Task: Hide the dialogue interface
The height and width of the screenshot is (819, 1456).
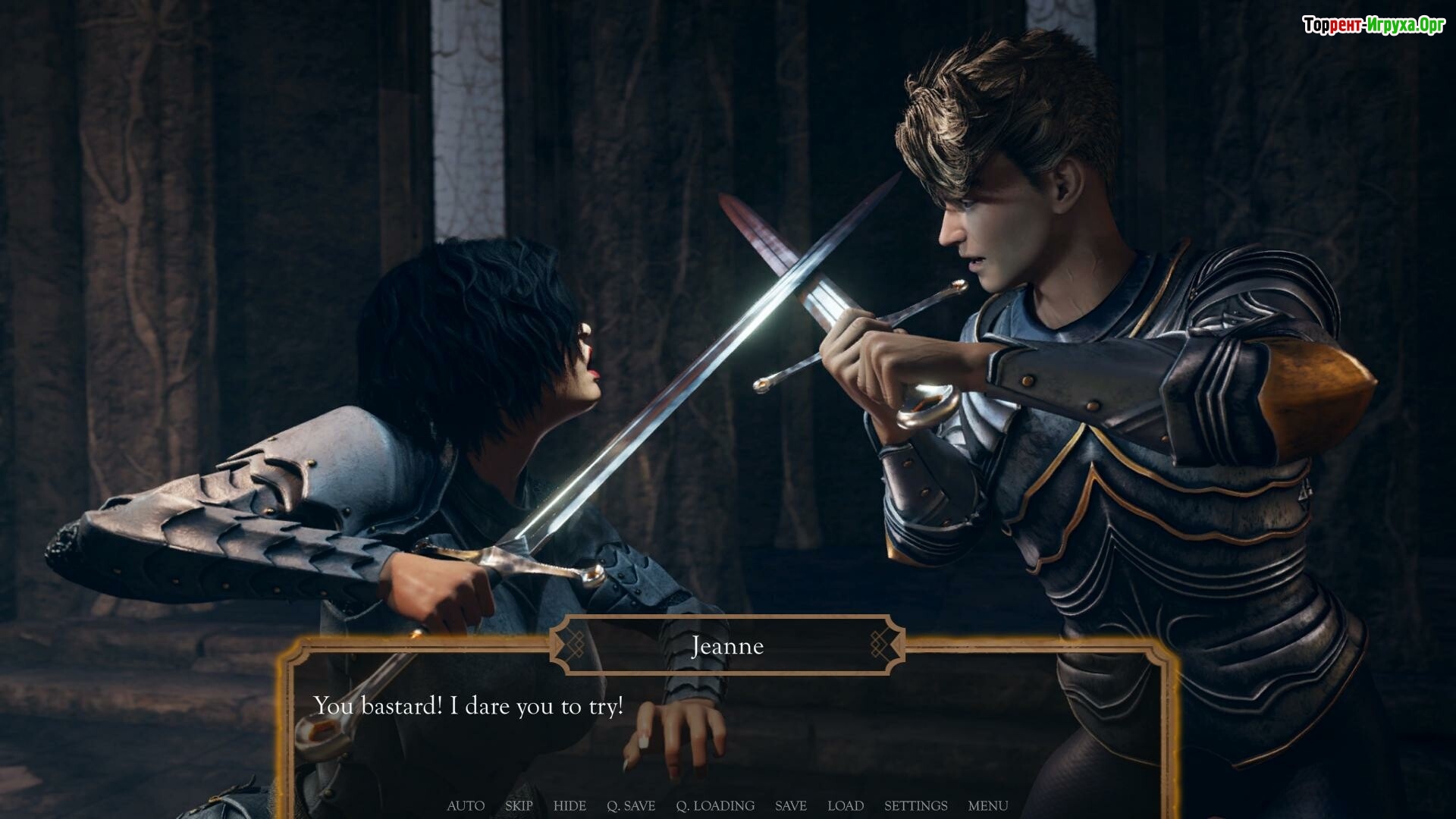Action: click(x=570, y=805)
